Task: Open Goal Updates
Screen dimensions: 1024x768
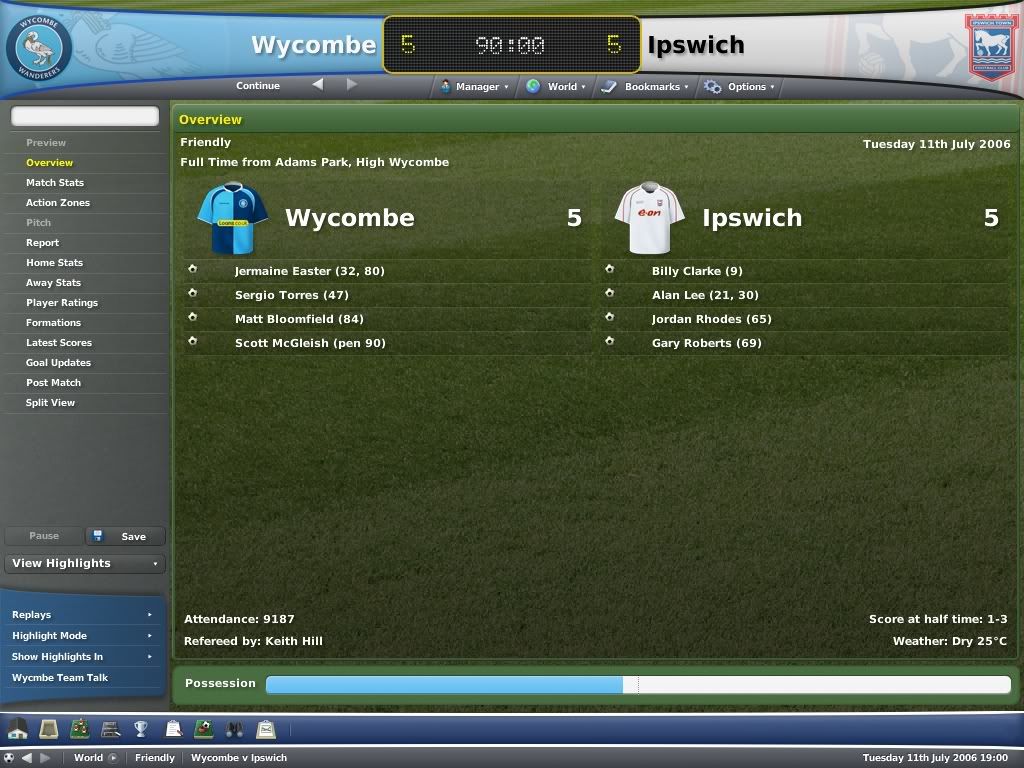Action: [x=58, y=363]
